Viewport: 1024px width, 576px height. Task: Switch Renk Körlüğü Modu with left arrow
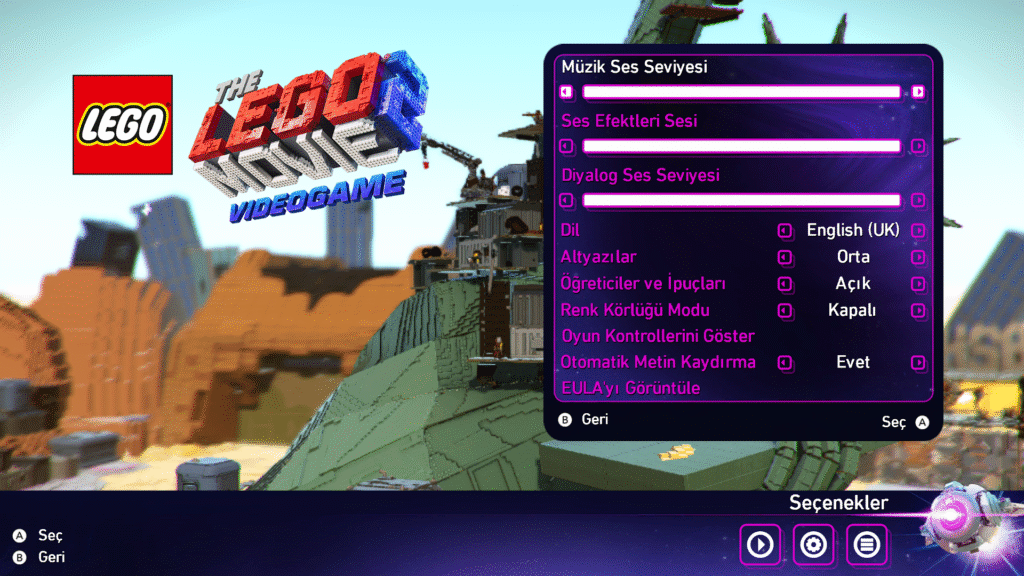785,310
